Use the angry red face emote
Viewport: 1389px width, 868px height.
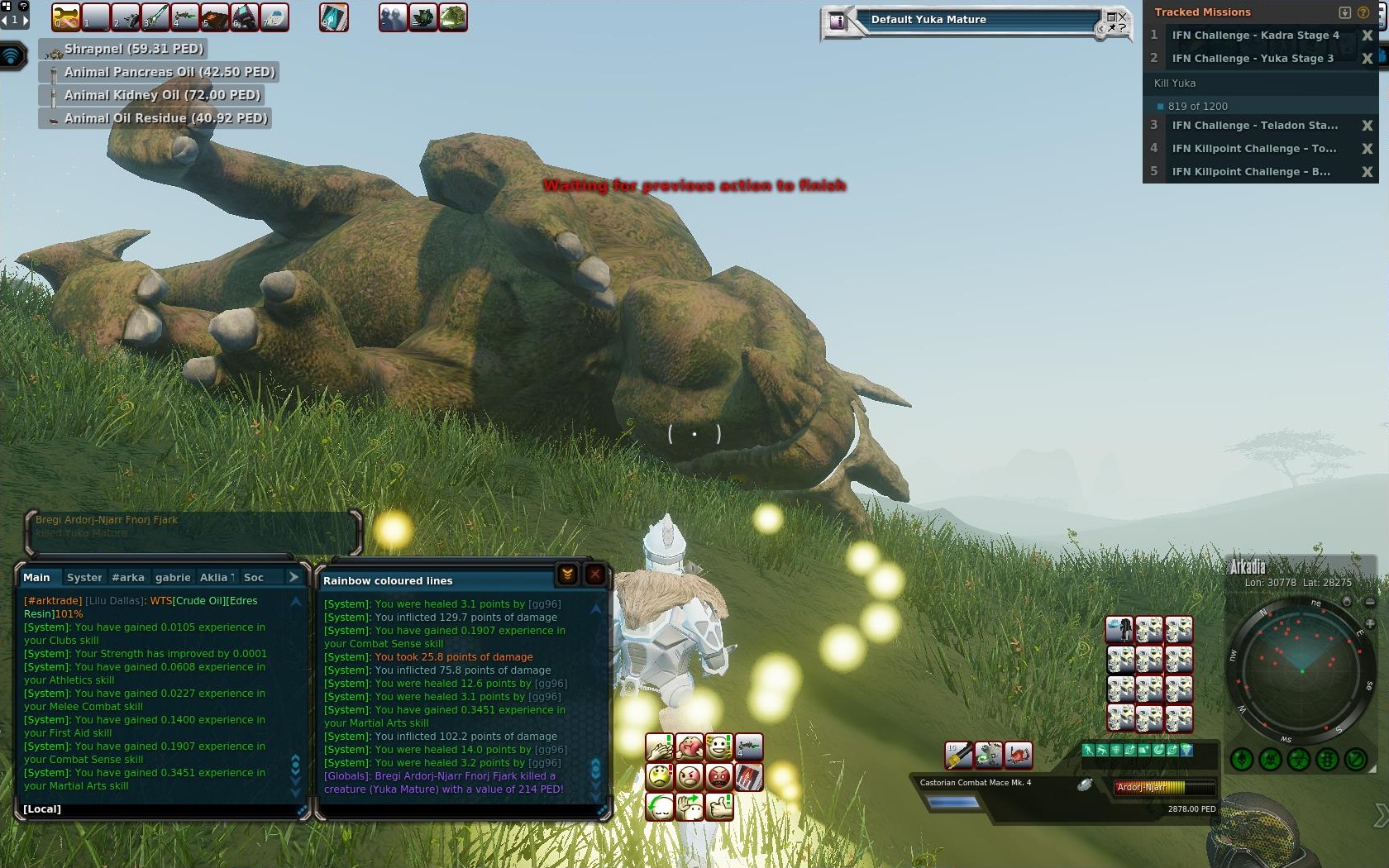pos(719,777)
